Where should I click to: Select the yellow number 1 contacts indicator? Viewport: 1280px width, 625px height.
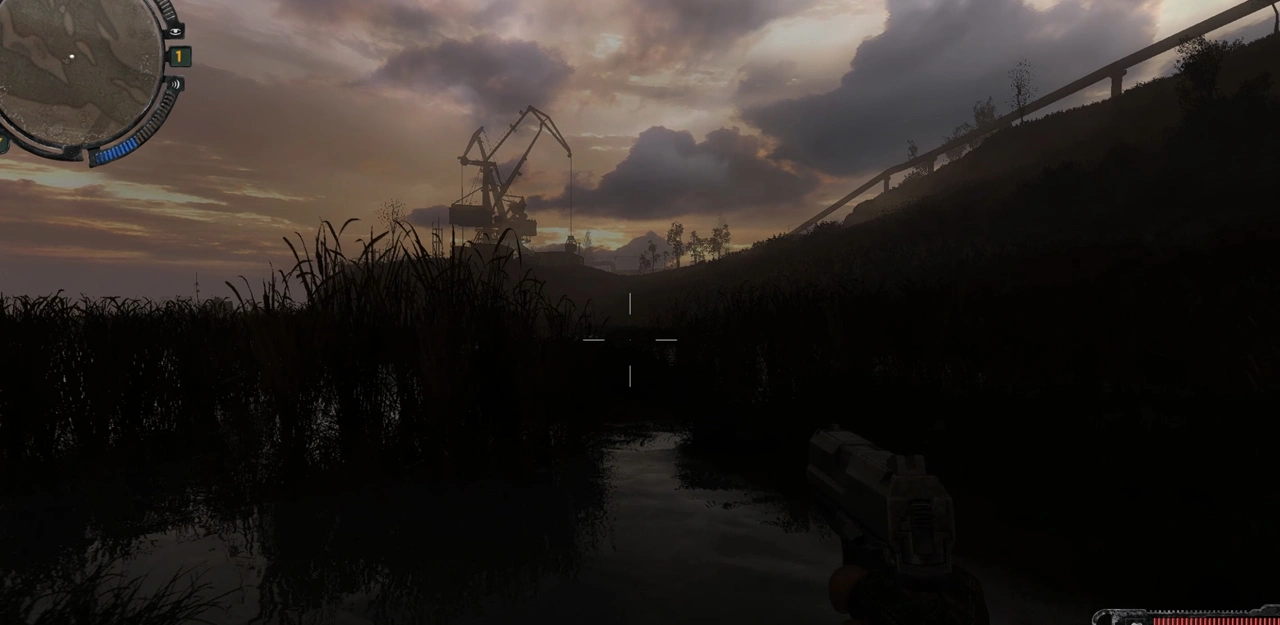click(x=179, y=57)
